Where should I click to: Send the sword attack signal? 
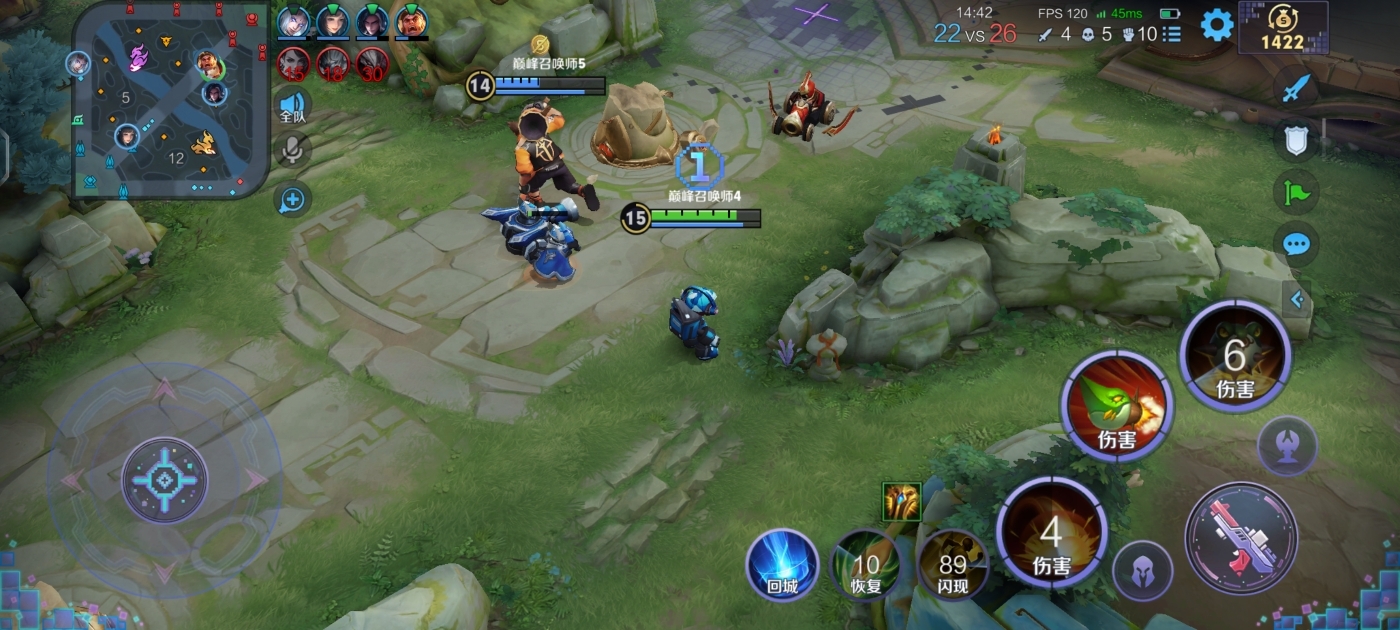click(1296, 88)
